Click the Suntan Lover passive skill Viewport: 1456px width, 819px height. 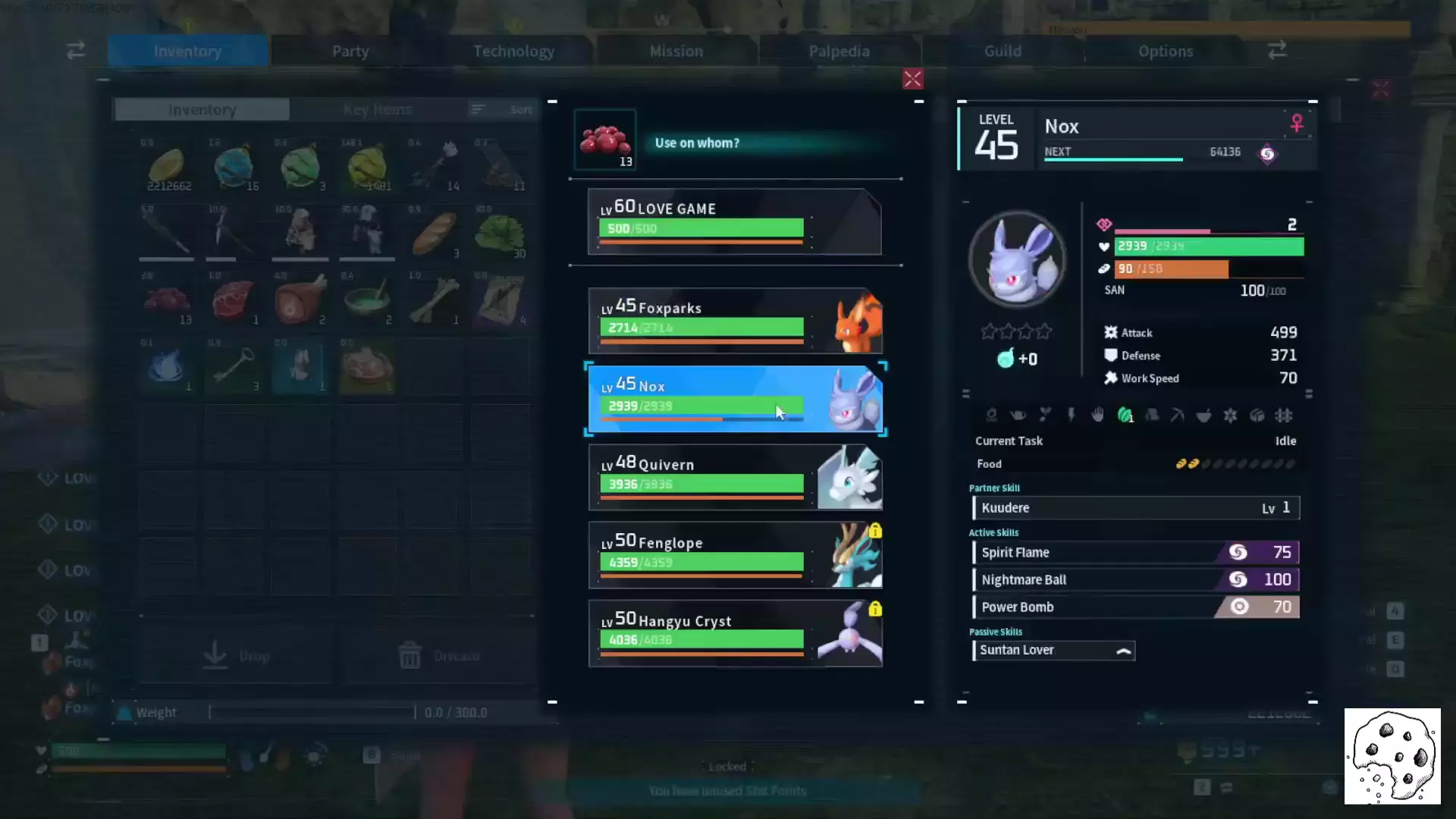1053,650
